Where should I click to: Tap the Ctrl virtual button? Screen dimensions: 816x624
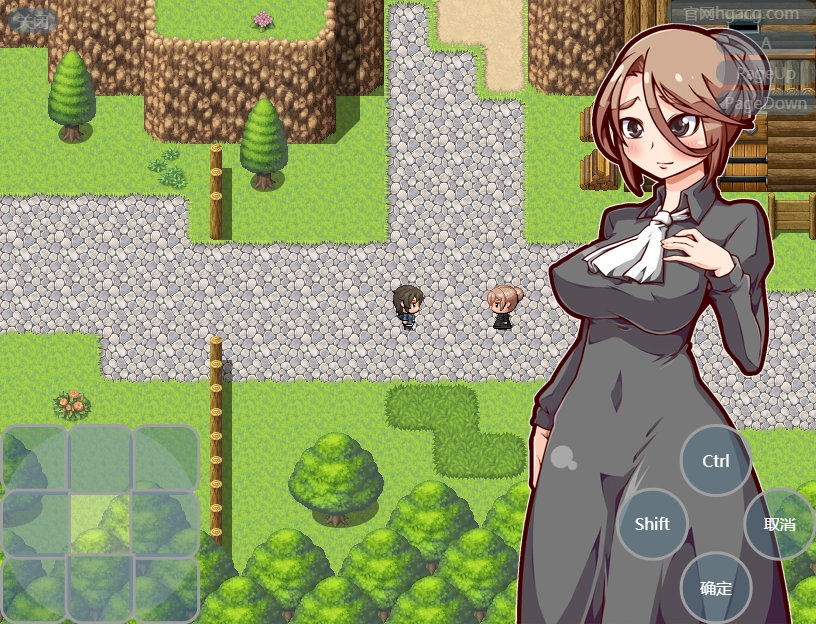(x=716, y=461)
